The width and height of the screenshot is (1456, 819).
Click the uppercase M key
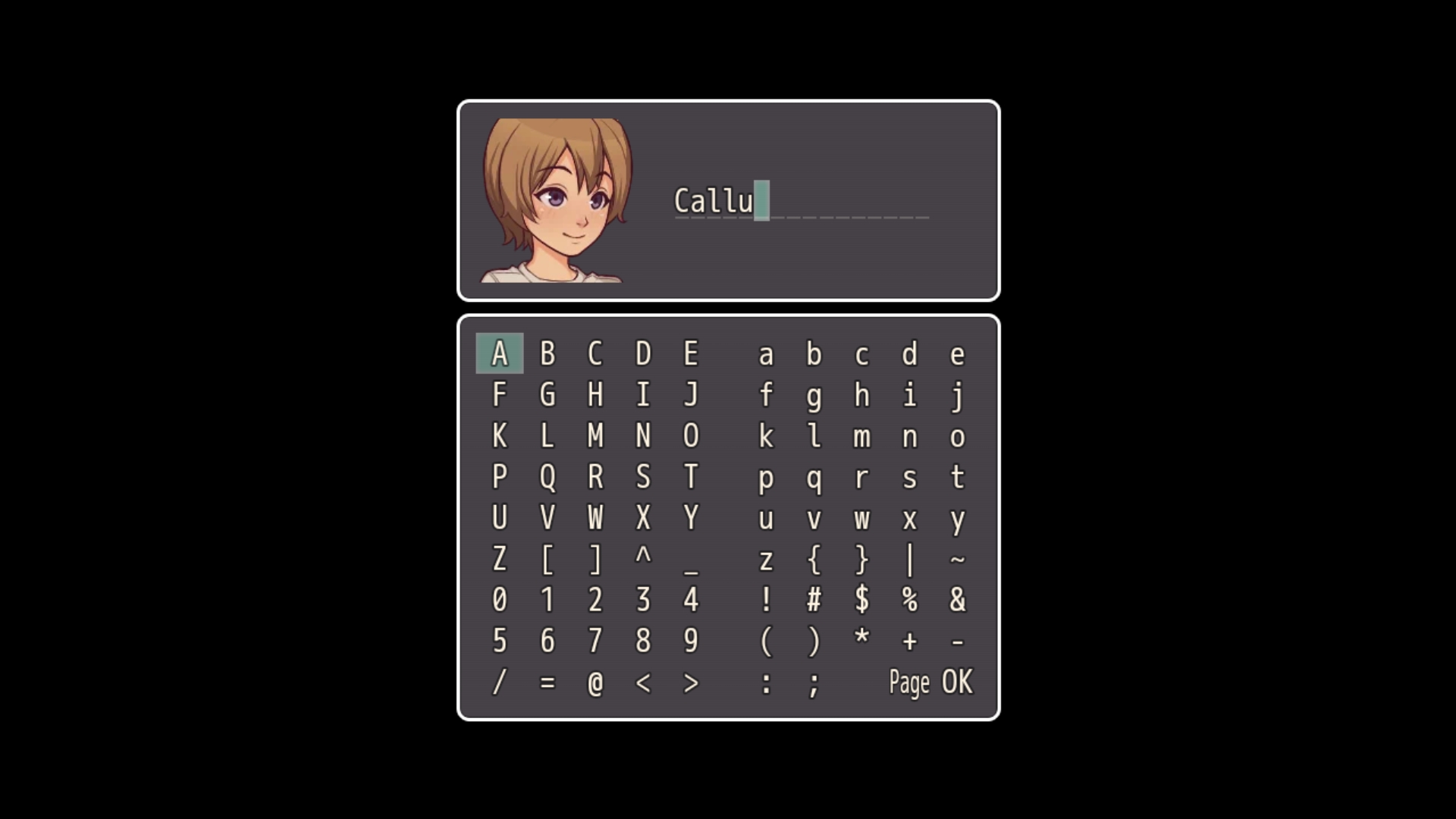click(595, 436)
